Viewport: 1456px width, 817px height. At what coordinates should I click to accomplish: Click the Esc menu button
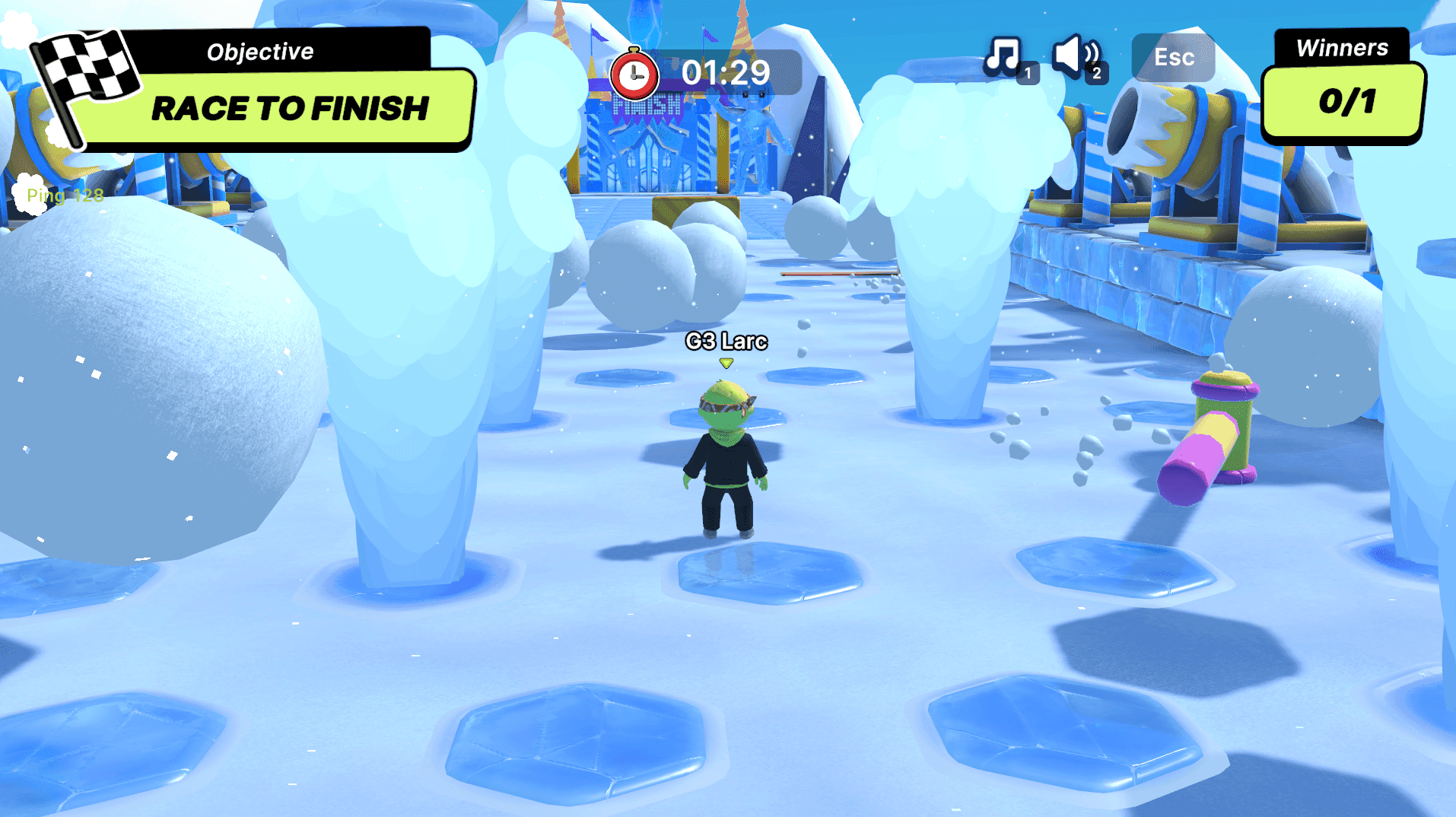click(1173, 57)
